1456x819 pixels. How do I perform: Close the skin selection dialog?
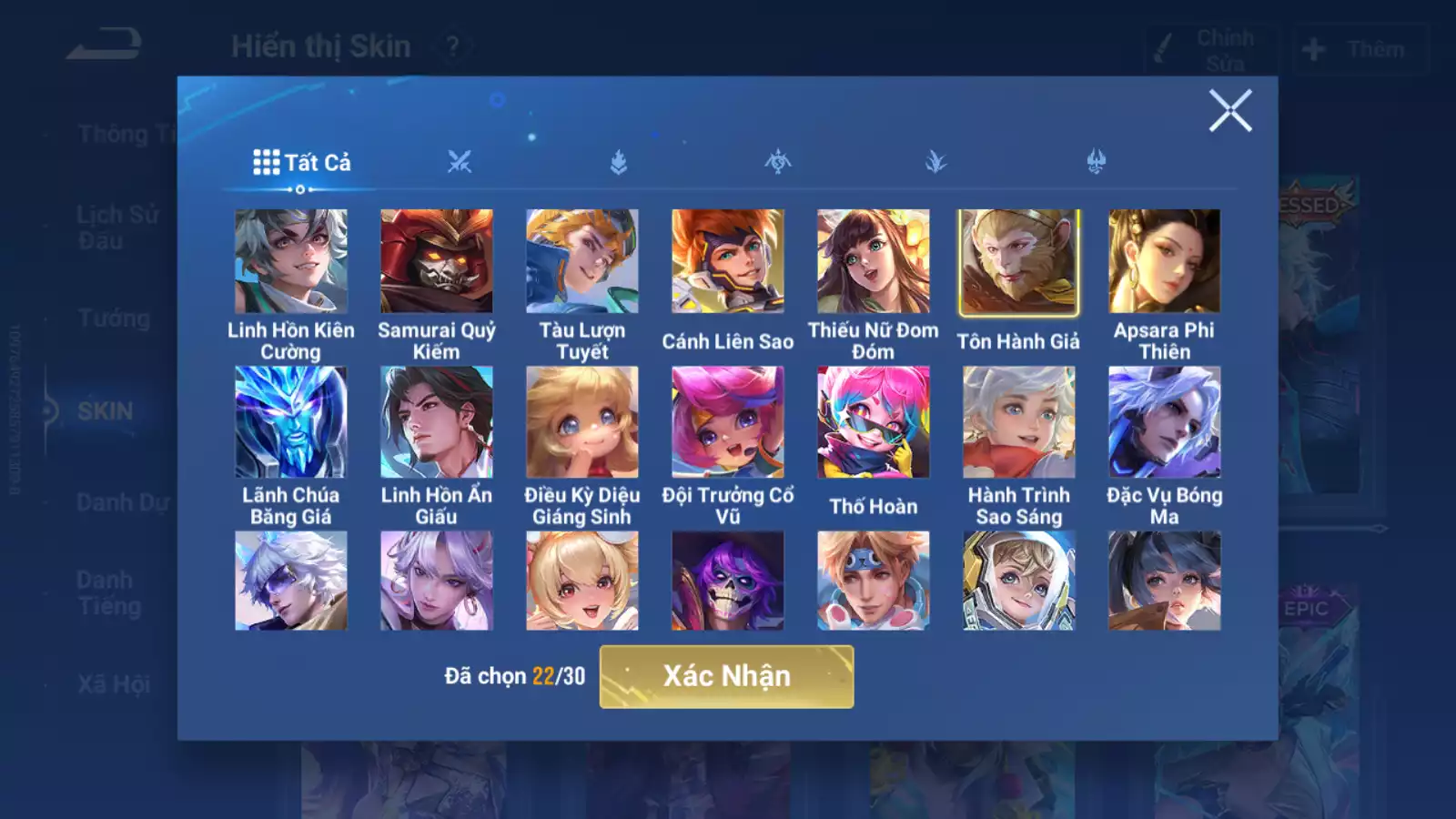tap(1230, 111)
